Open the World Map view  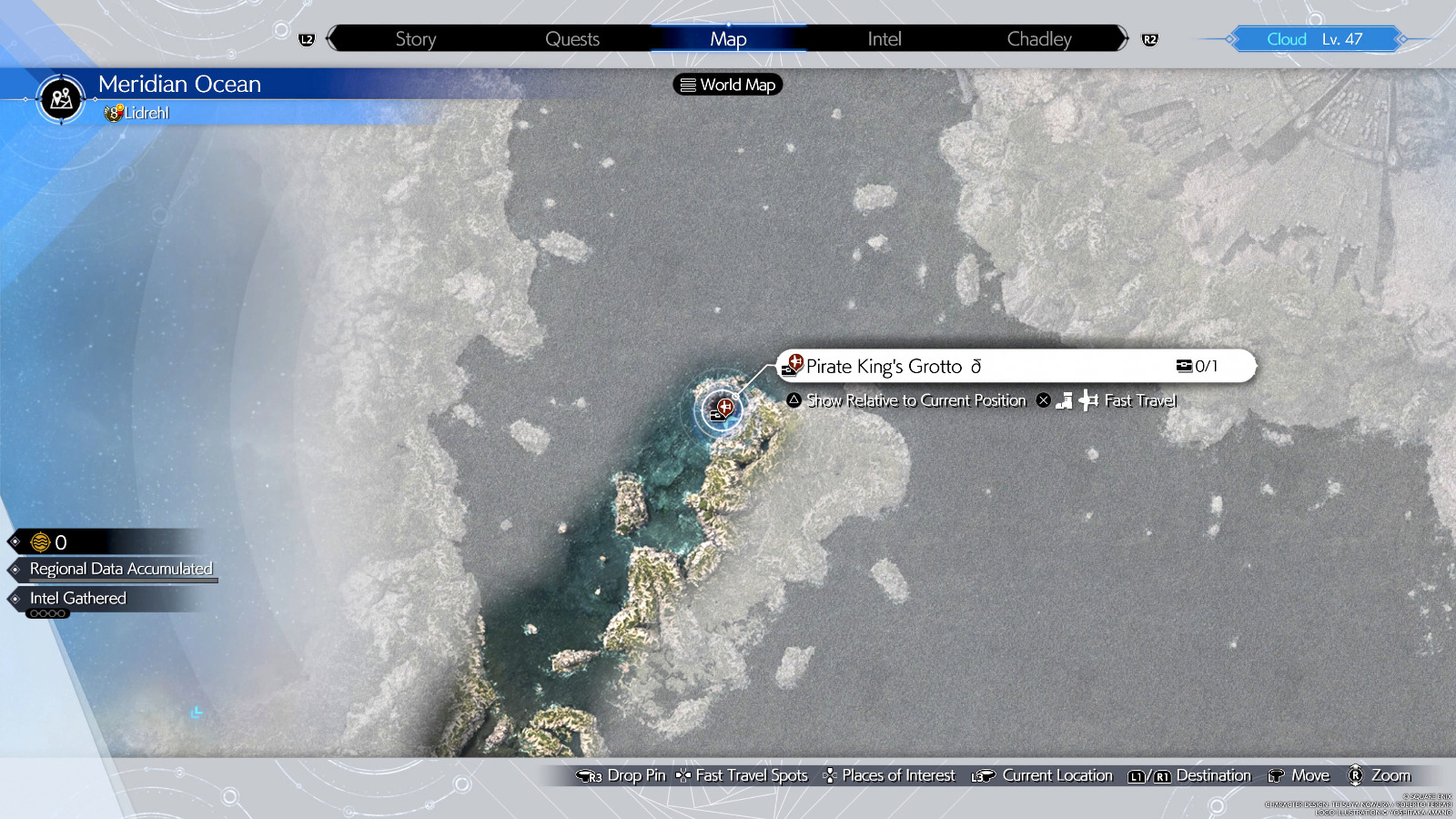pyautogui.click(x=728, y=85)
